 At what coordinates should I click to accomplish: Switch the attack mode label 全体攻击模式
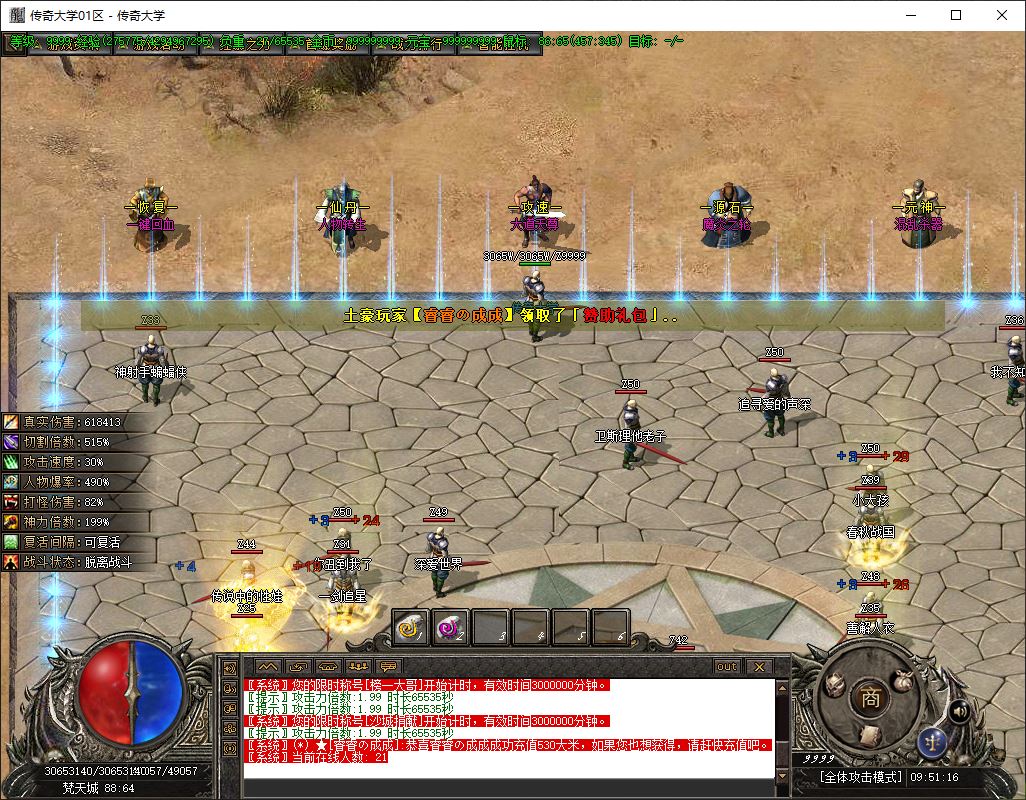point(861,777)
